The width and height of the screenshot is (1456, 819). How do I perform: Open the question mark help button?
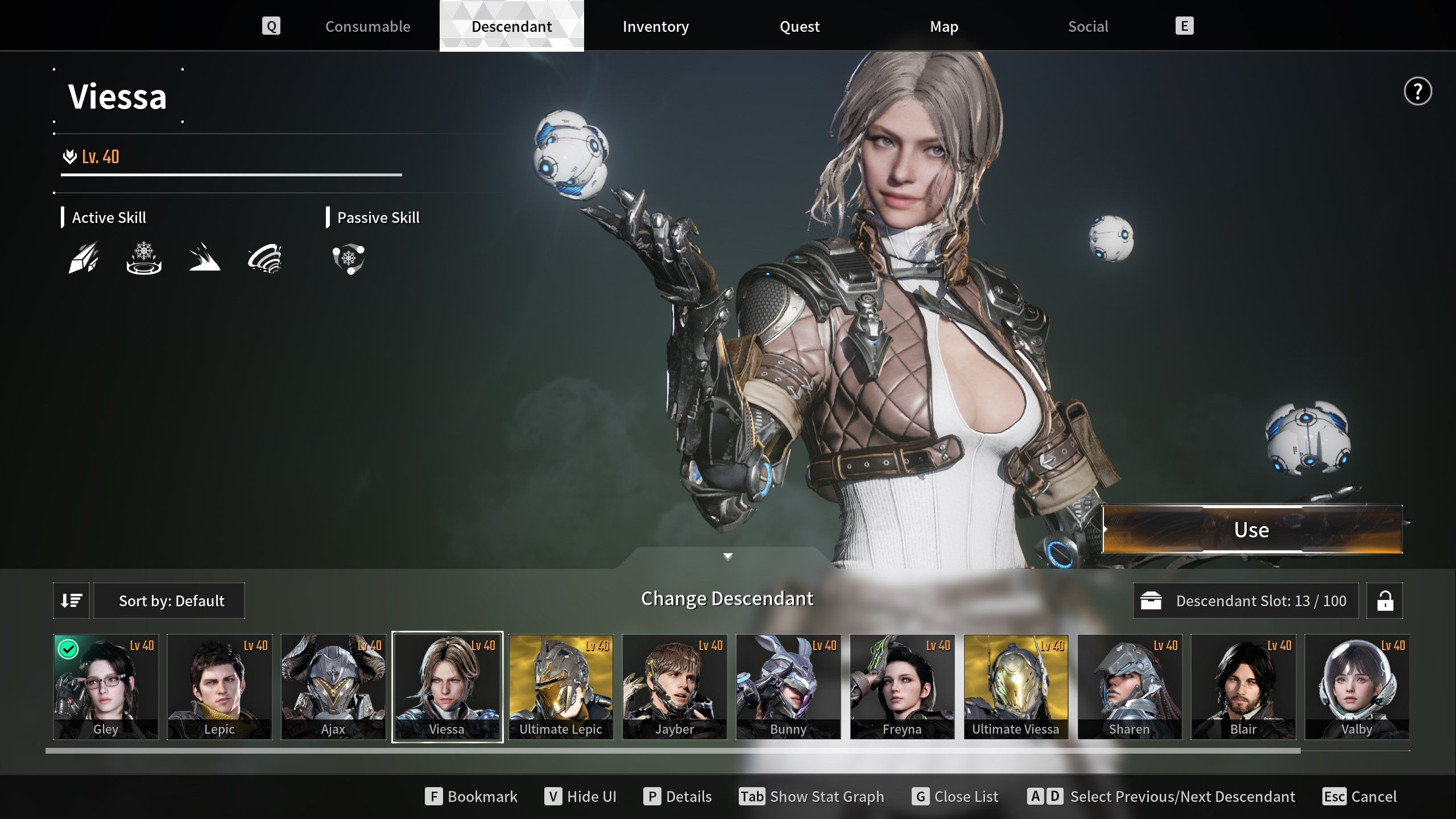tap(1417, 92)
